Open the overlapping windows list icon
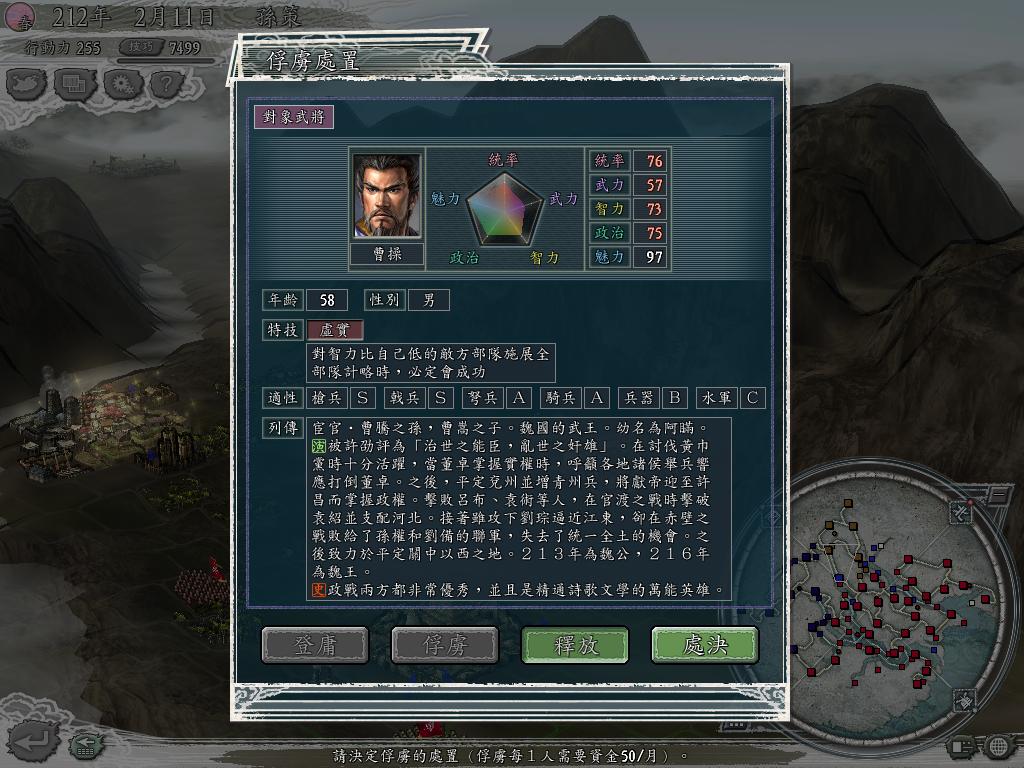The image size is (1024, 768). (x=74, y=84)
